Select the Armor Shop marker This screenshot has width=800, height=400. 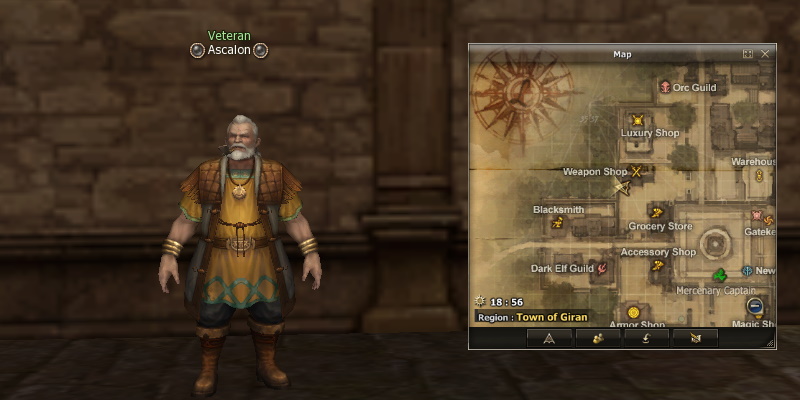(633, 313)
